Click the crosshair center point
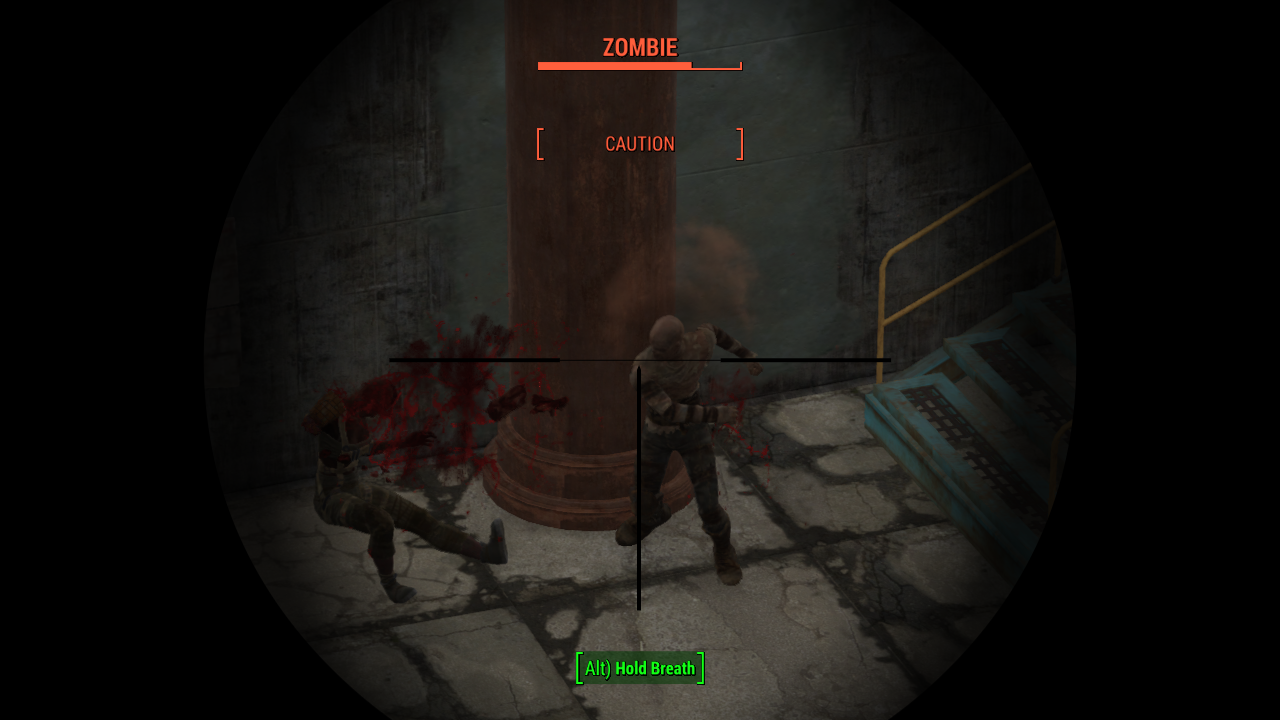 point(639,360)
